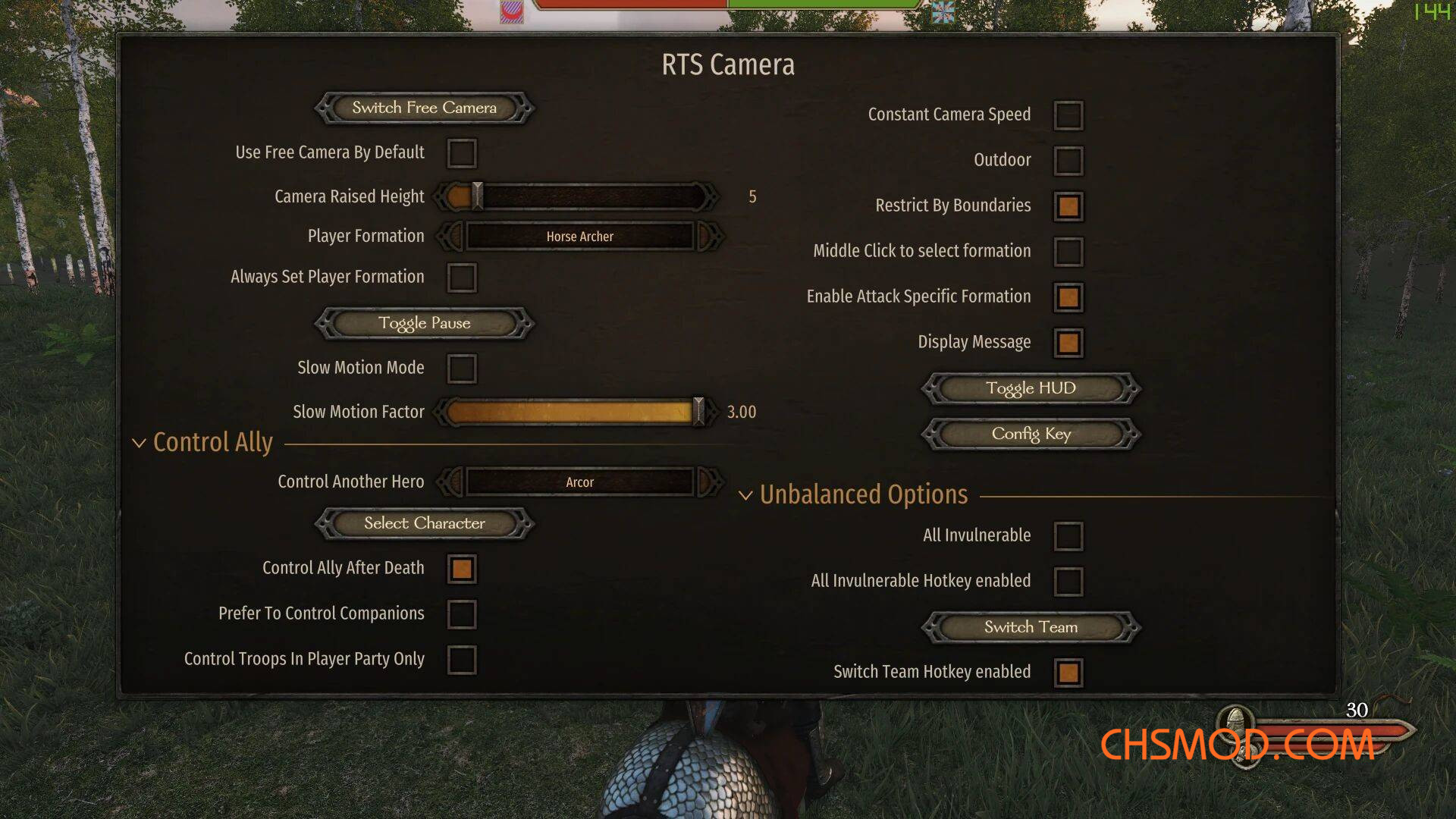1456x819 pixels.
Task: Toggle Enable Attack Specific Formation off
Action: point(1068,297)
